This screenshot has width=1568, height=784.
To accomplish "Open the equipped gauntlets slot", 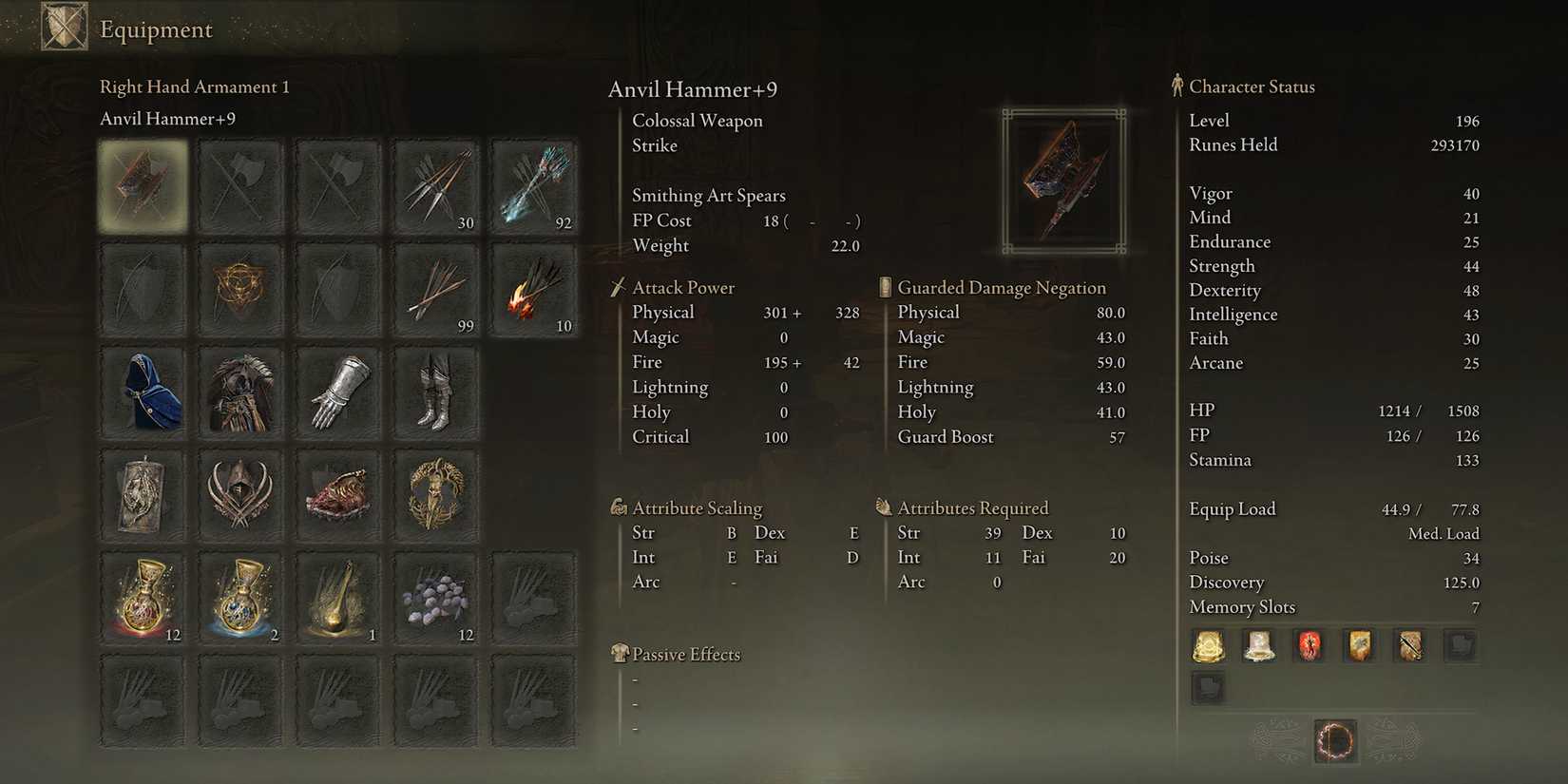I will click(337, 392).
